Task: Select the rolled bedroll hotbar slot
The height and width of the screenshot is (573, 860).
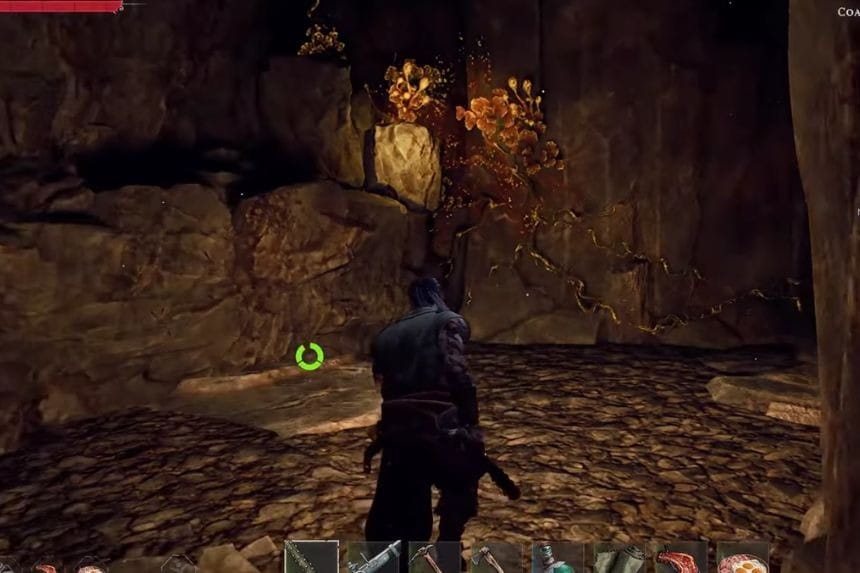Action: [619, 559]
